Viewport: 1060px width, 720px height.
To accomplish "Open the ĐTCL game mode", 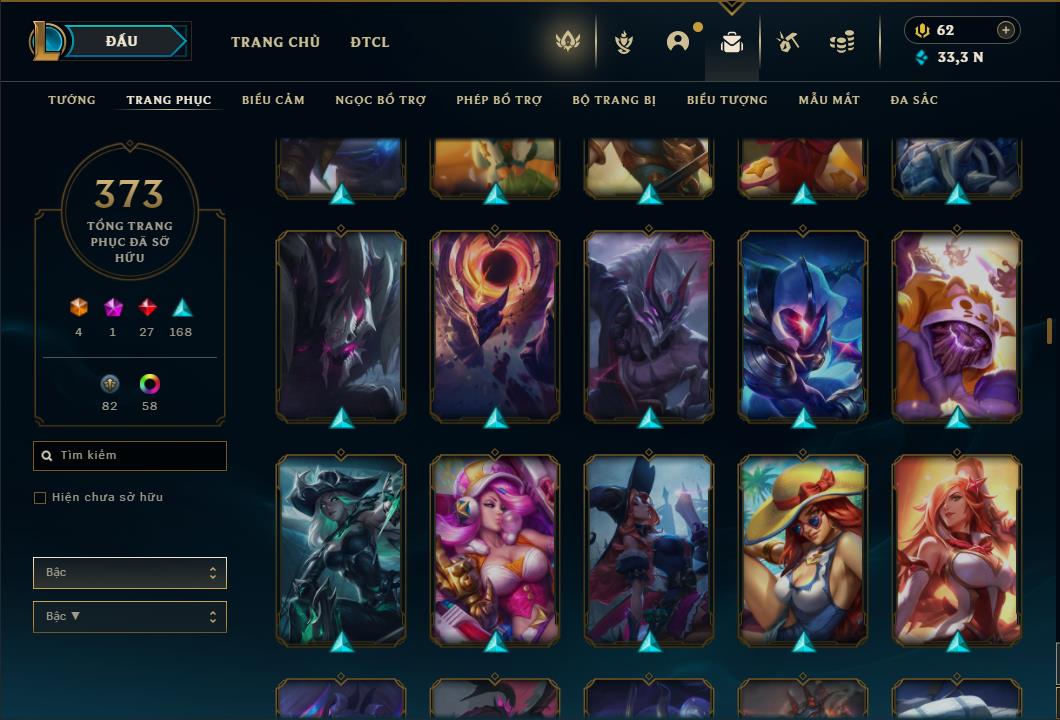I will click(x=370, y=42).
